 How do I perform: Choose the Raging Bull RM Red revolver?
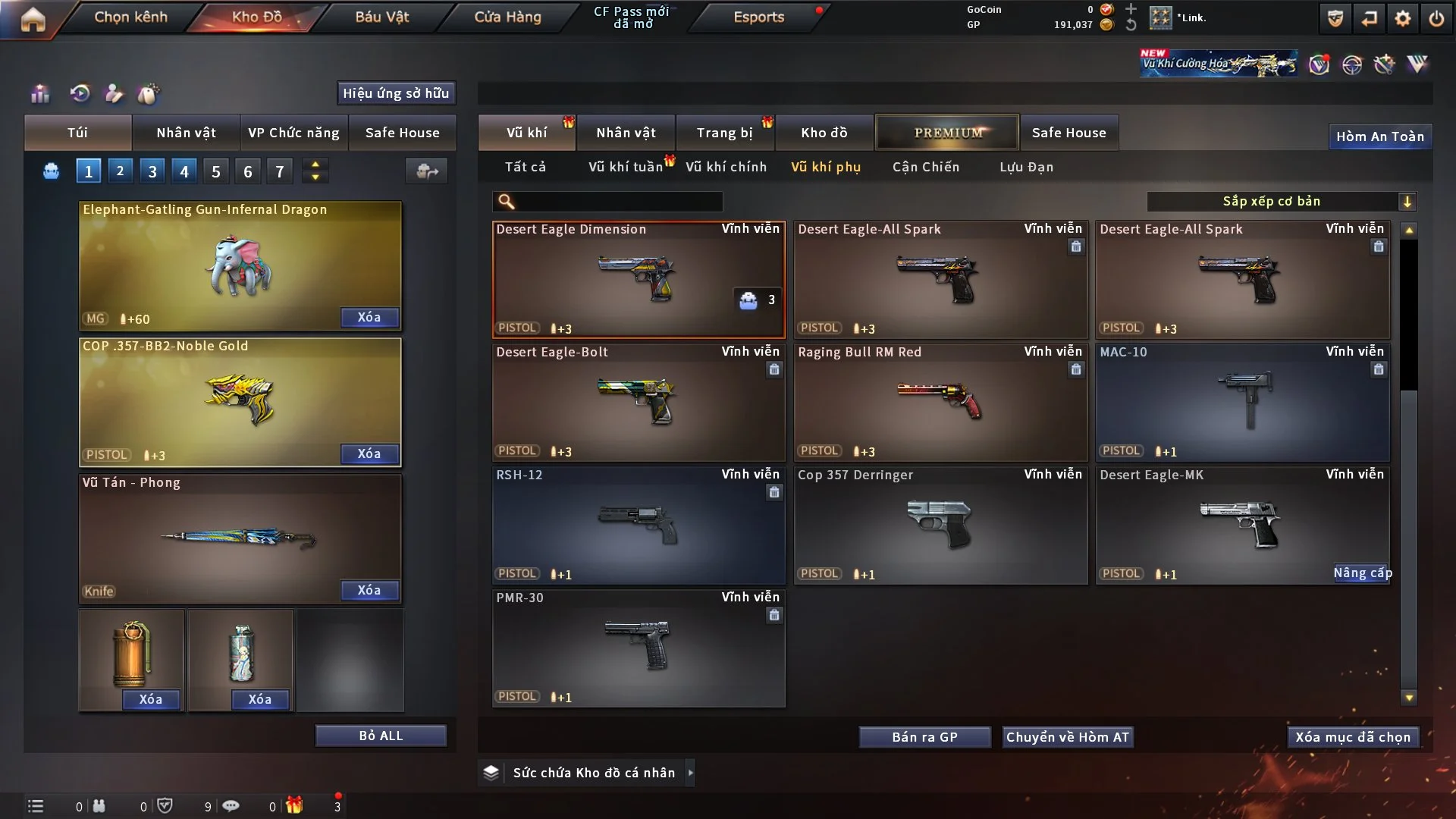point(940,402)
